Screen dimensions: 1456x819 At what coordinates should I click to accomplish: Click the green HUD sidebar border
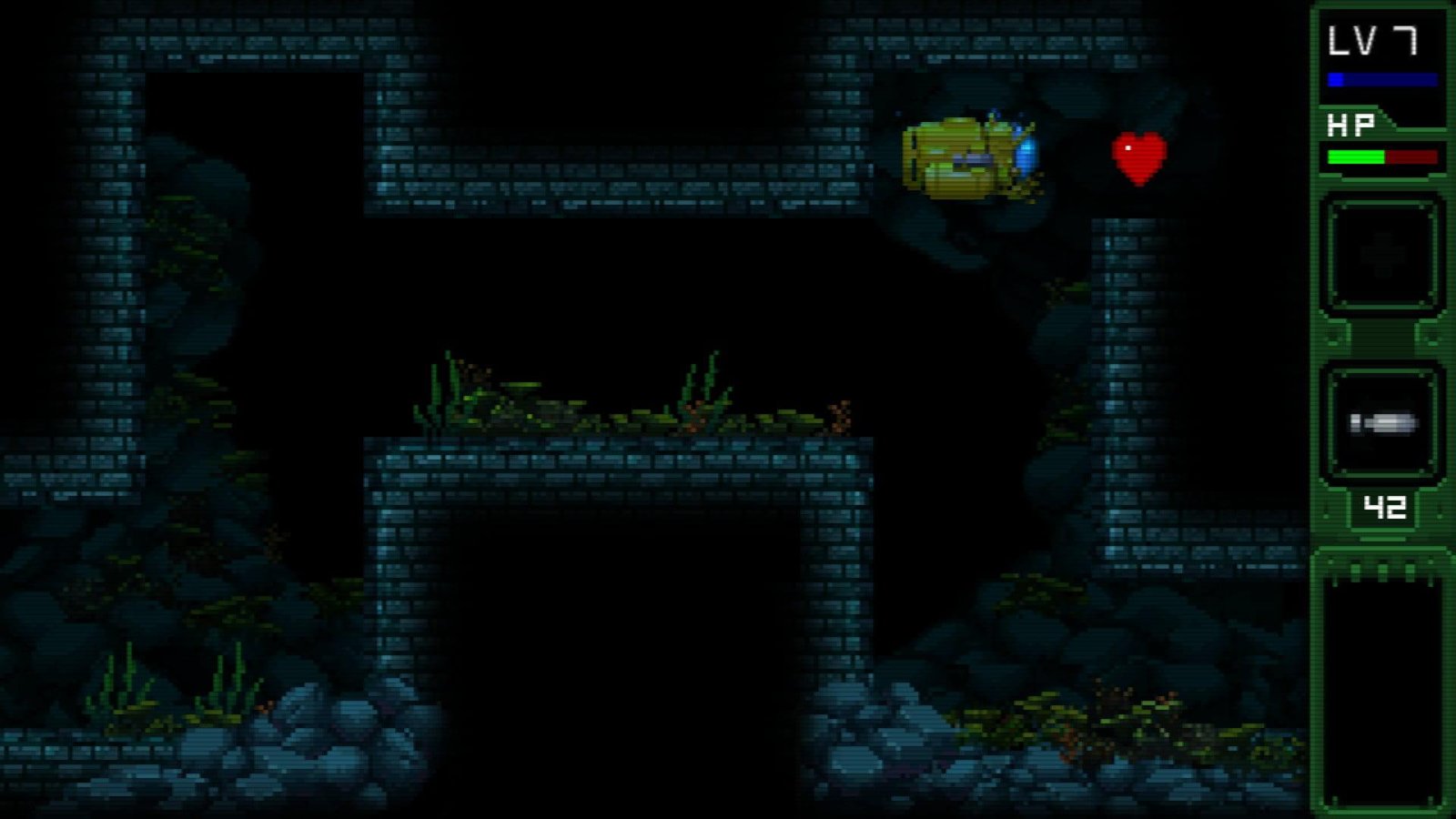(x=1318, y=409)
